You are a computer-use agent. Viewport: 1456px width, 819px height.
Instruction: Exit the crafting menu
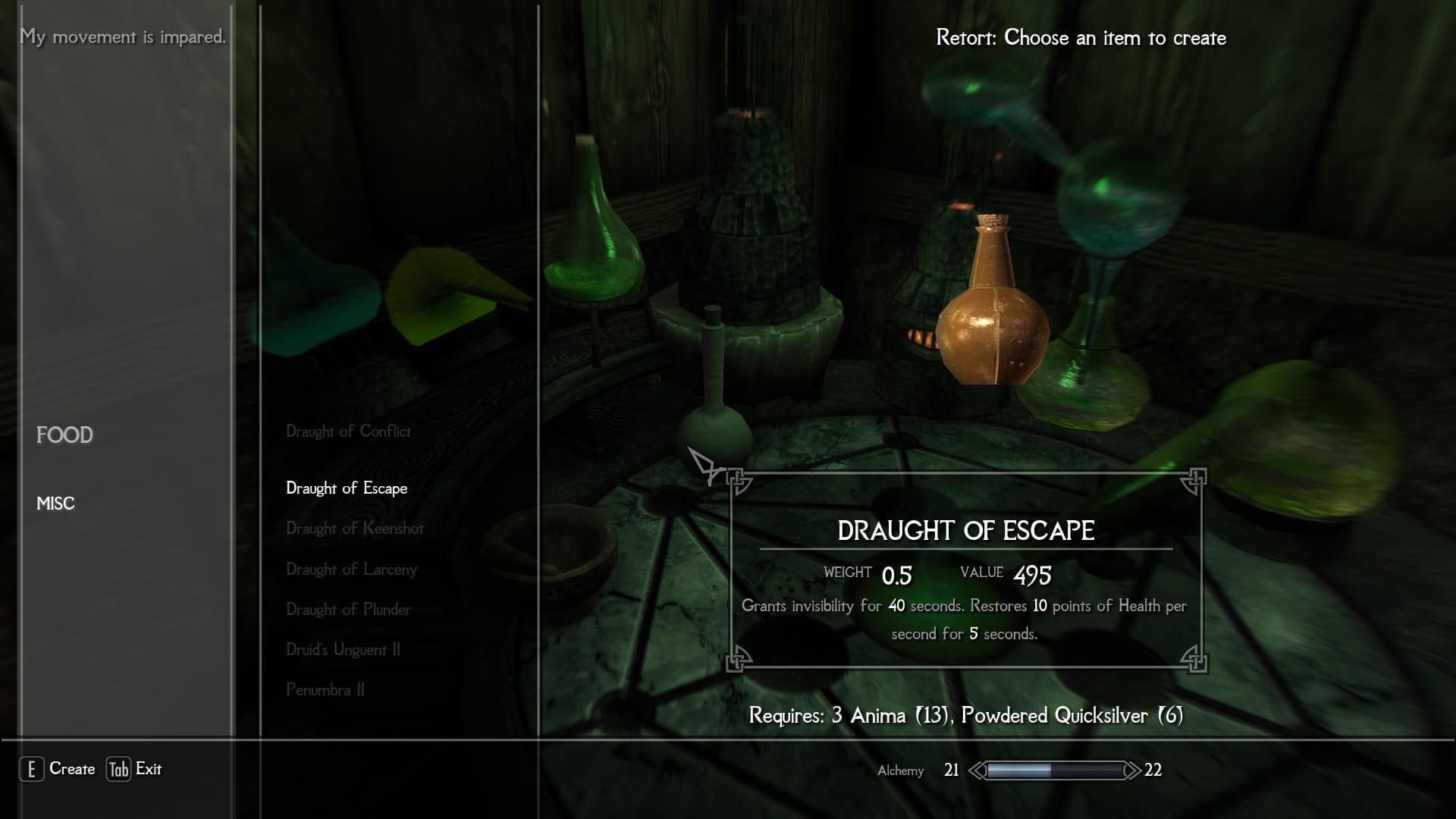tap(134, 769)
